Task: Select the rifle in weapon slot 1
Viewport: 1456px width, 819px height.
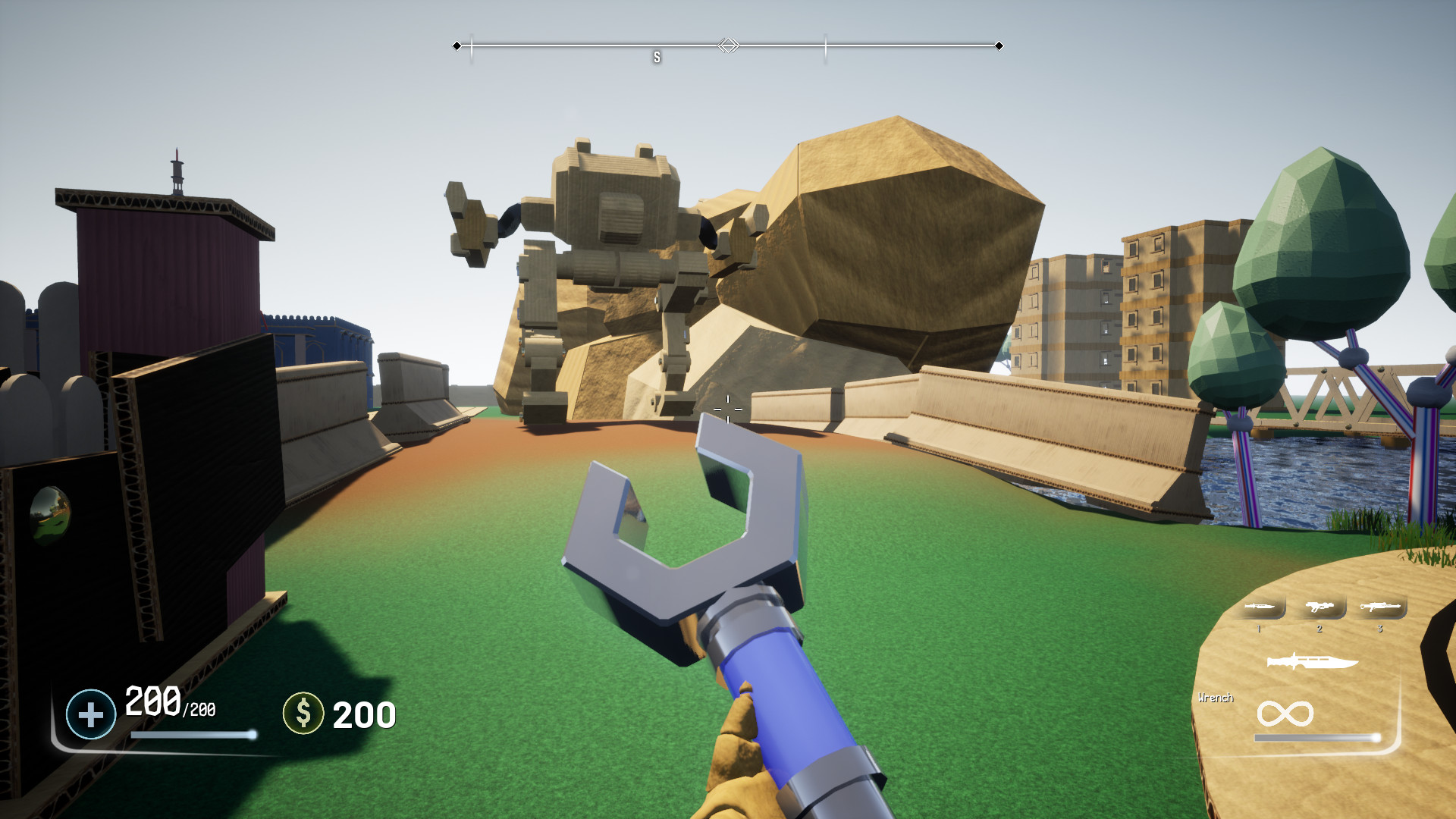Action: (1259, 607)
